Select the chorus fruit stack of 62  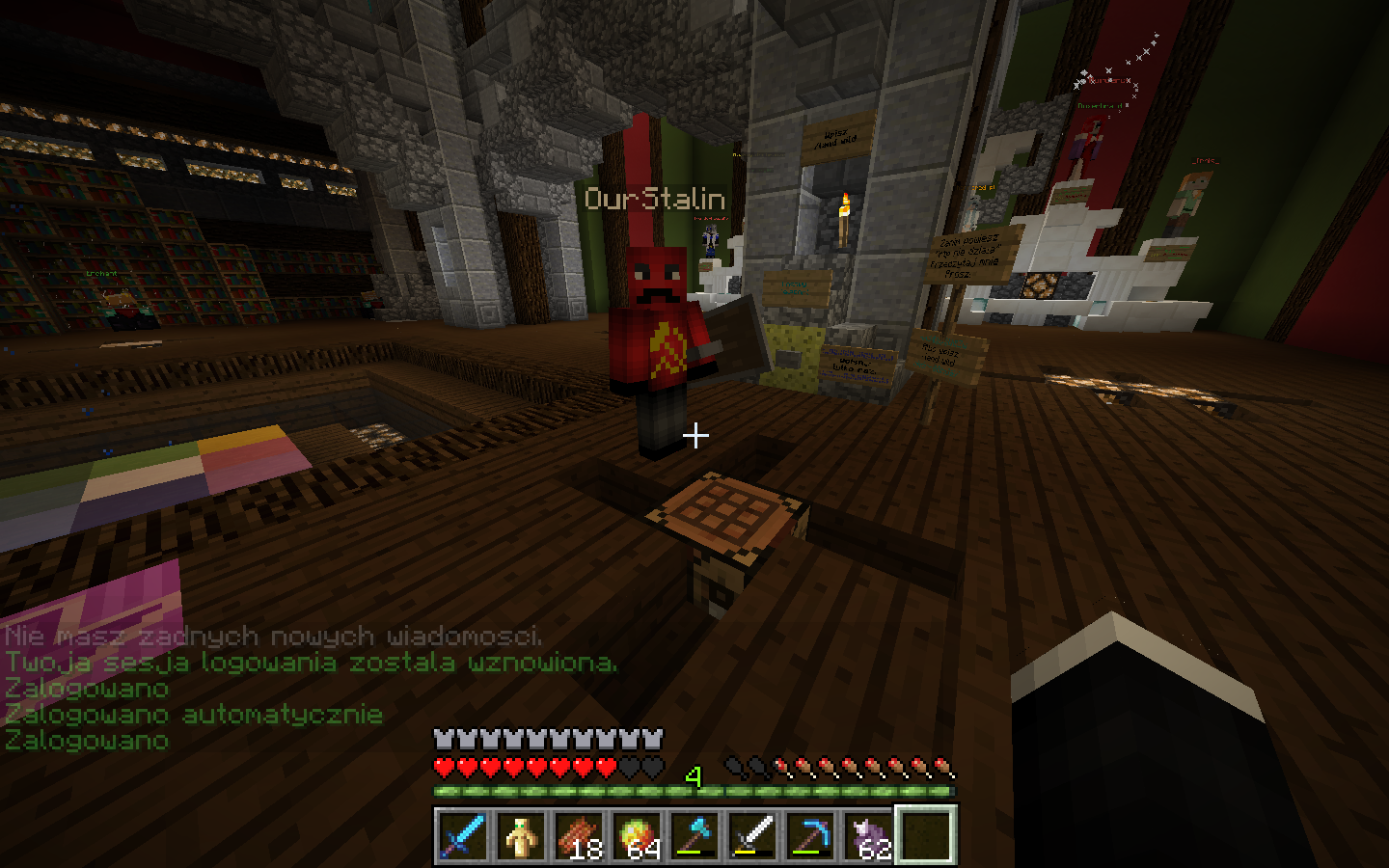[868, 835]
